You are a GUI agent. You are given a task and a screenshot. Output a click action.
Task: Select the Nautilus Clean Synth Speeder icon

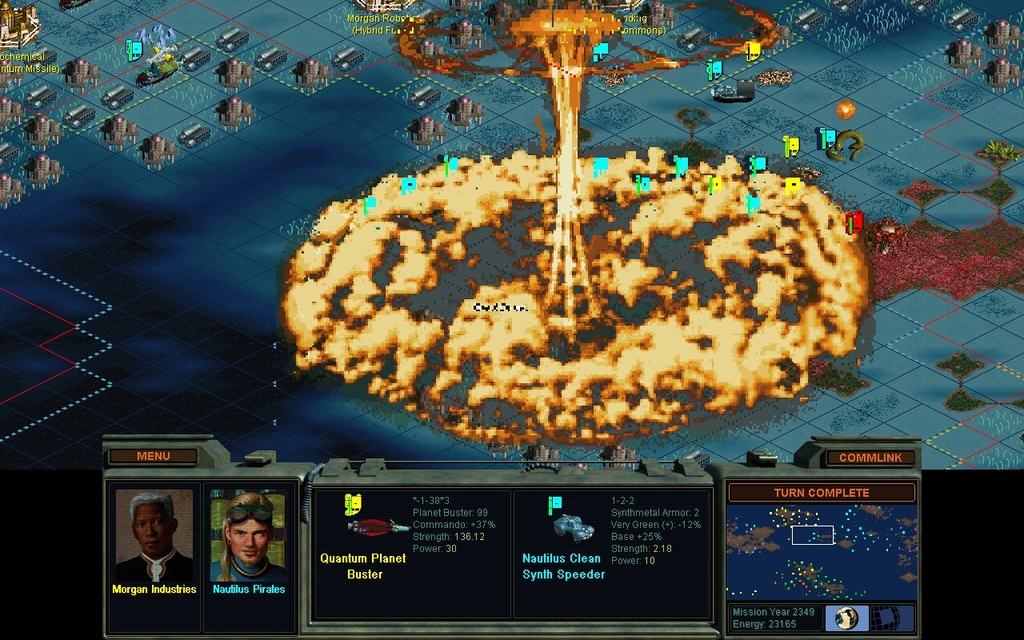point(572,526)
